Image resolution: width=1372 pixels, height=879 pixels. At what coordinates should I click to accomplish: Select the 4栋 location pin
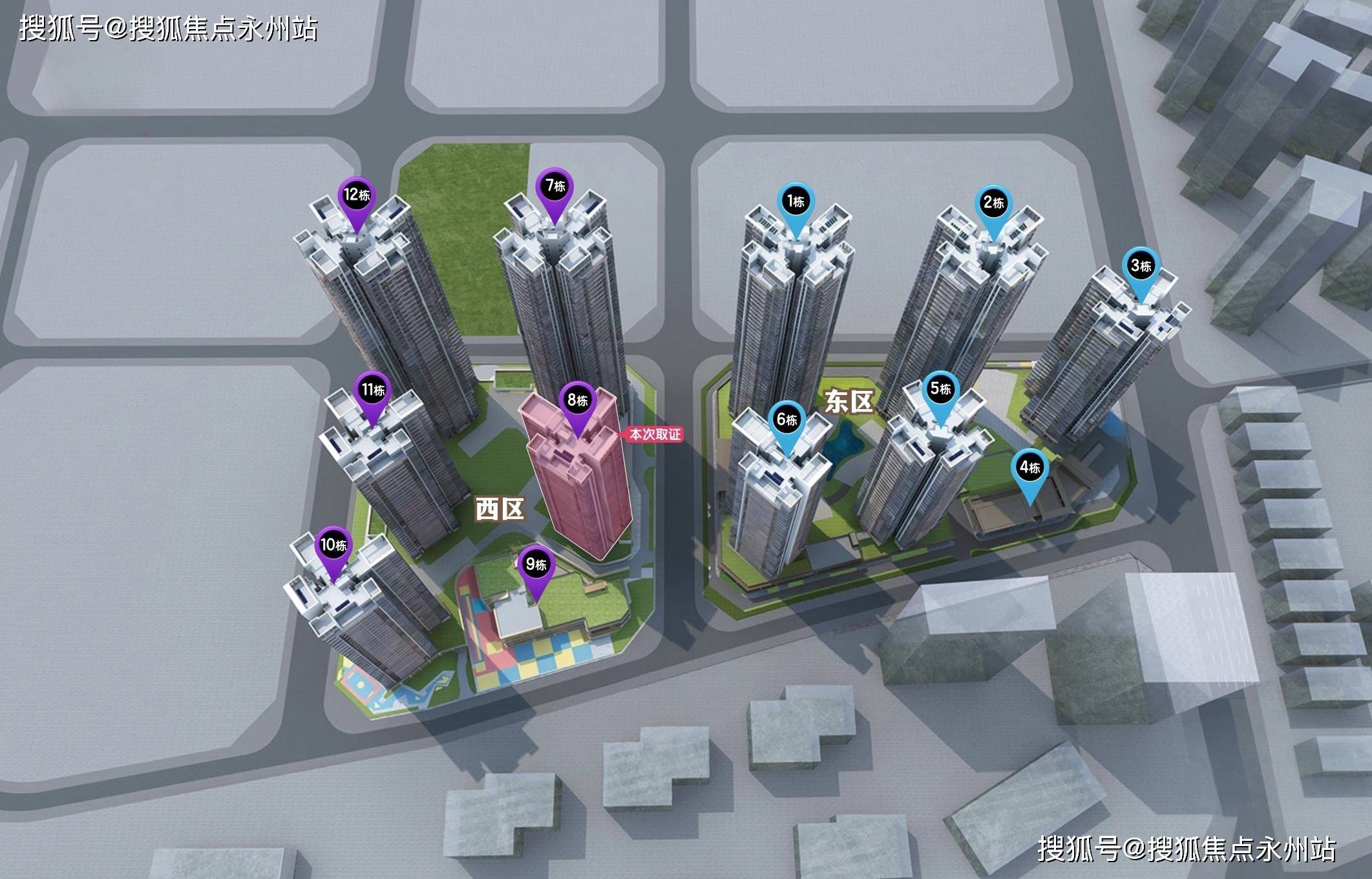[x=1029, y=467]
